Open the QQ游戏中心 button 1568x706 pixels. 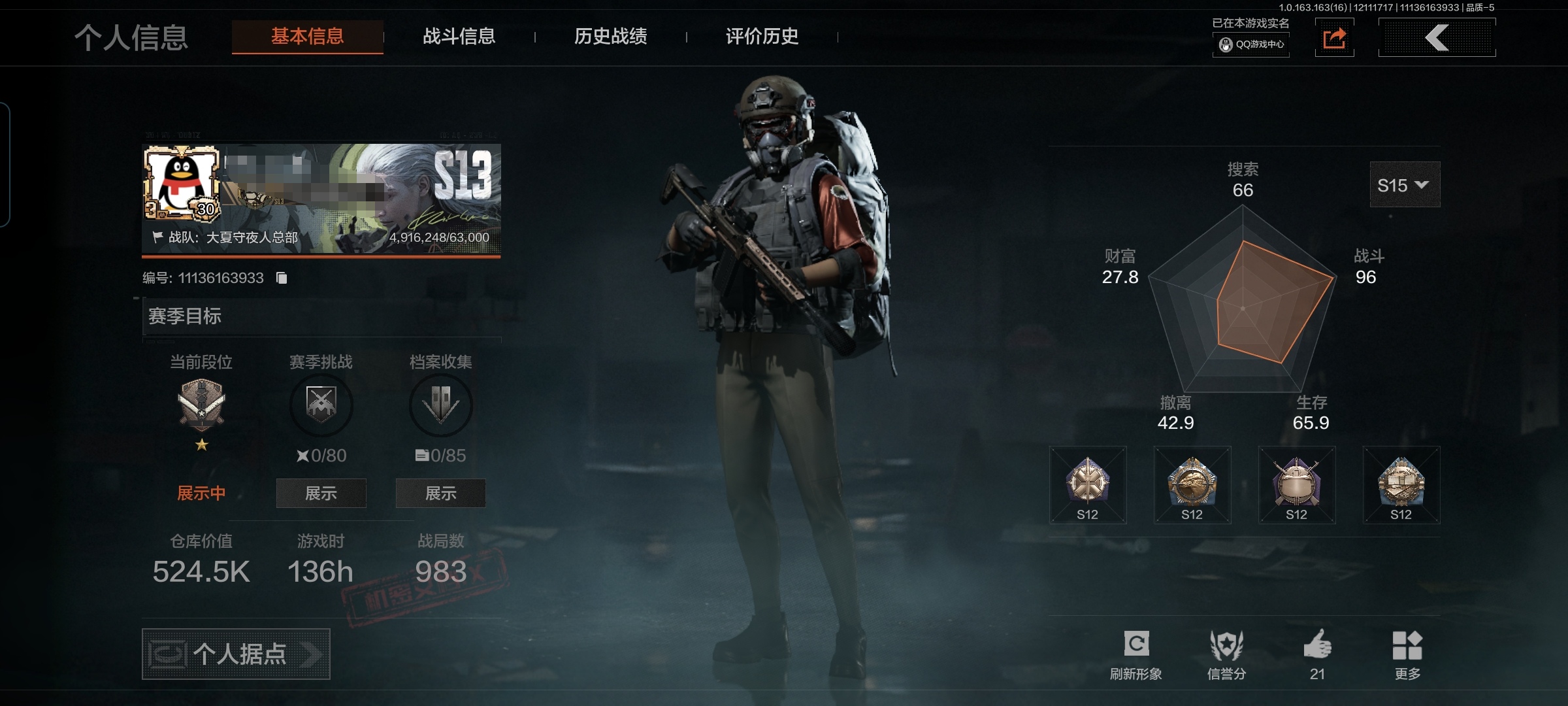tap(1251, 44)
